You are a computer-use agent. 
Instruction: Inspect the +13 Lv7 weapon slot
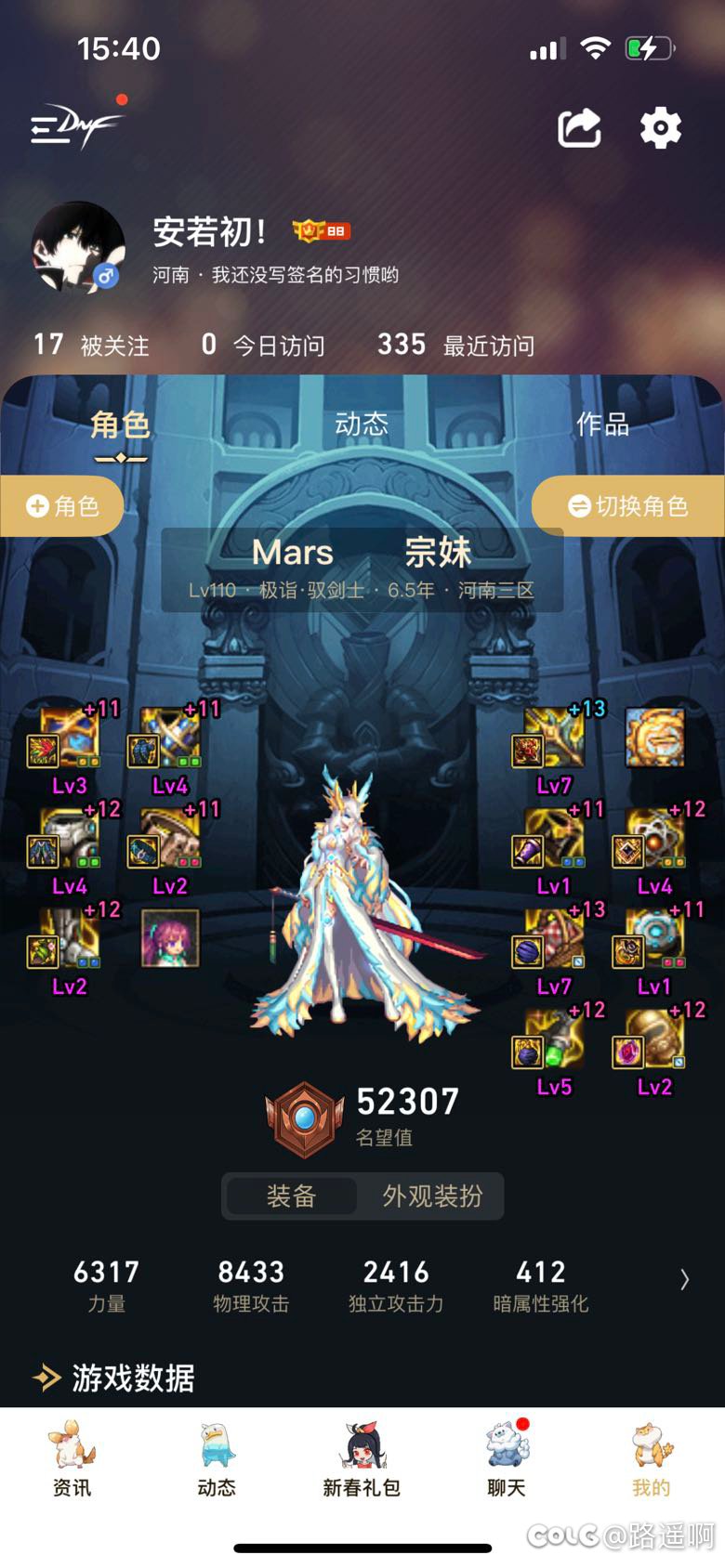553,739
